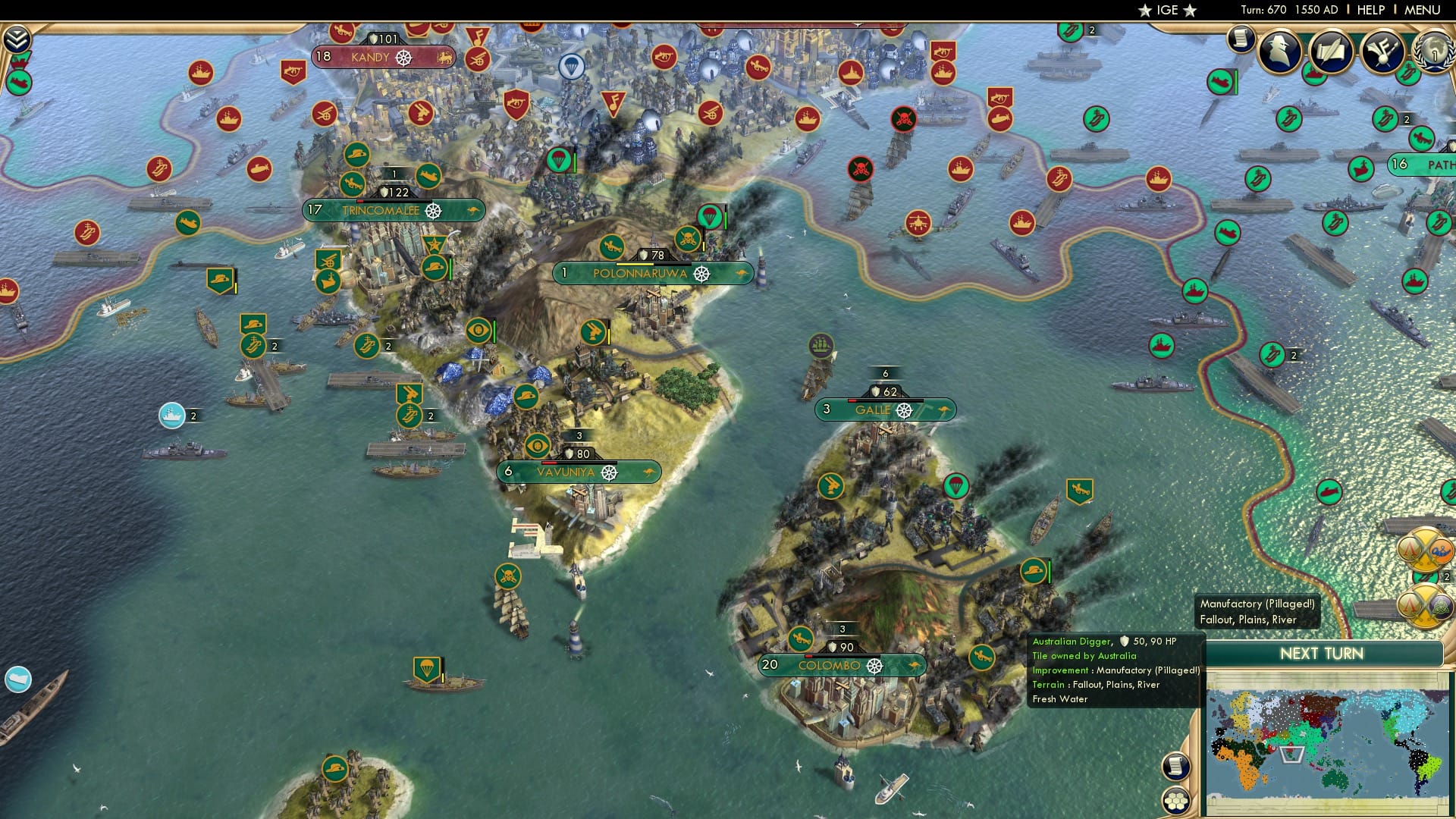The height and width of the screenshot is (819, 1456).
Task: Click the crossed-swords war indicator above Next Turn
Action: pos(1424,606)
